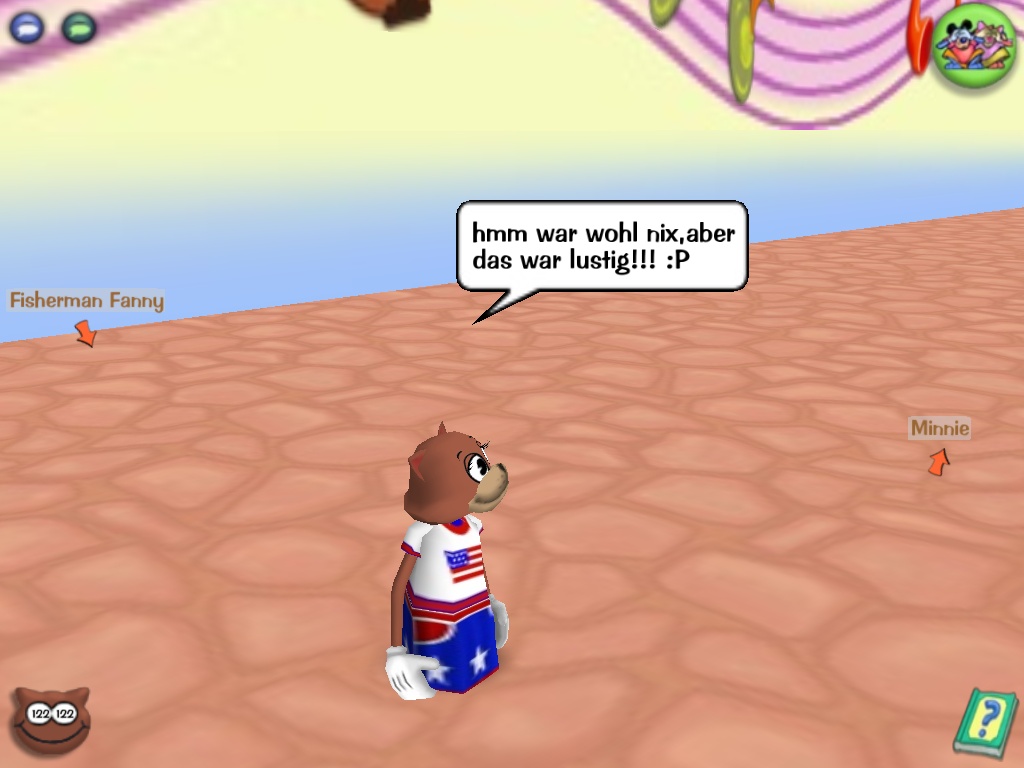Select the Fisherman Fanny nametag
Viewport: 1024px width, 768px height.
86,300
